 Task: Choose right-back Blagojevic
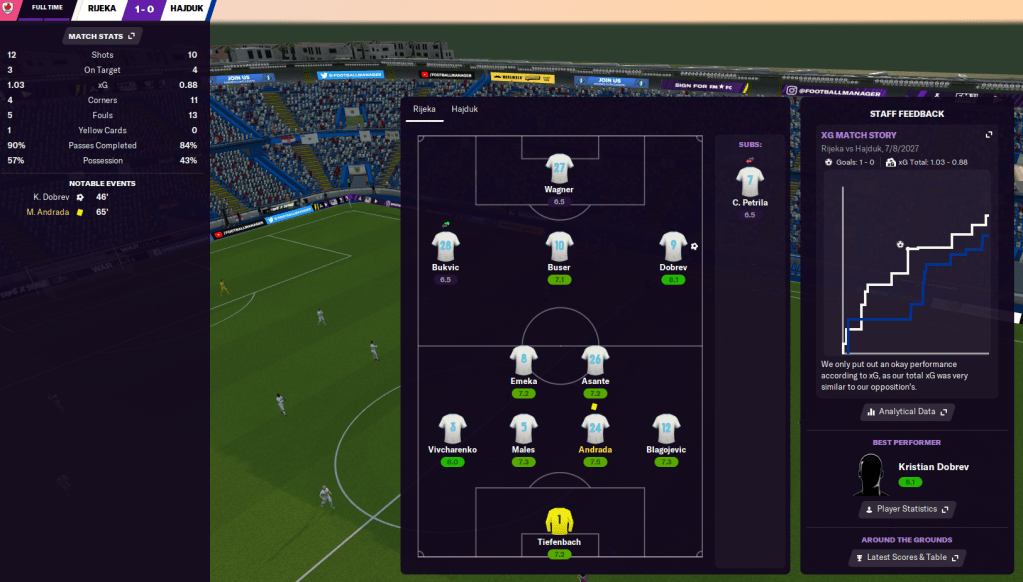(x=666, y=428)
